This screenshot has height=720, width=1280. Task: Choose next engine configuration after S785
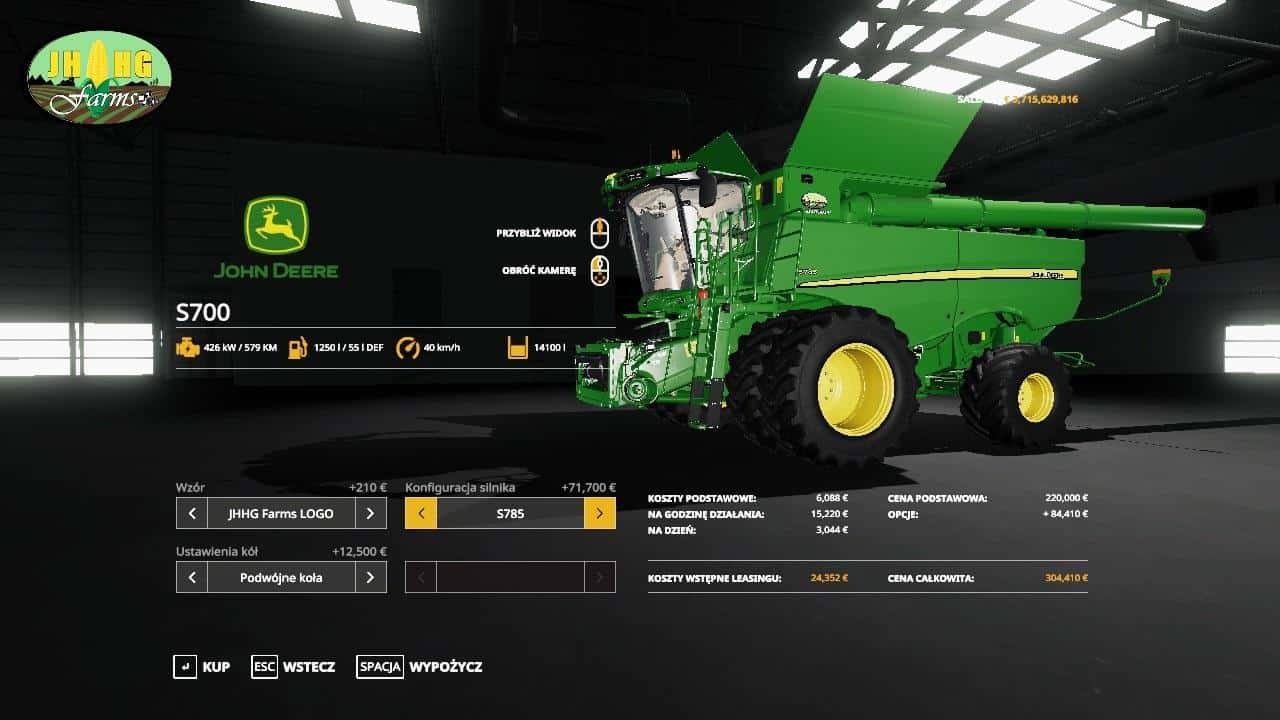[x=599, y=514]
